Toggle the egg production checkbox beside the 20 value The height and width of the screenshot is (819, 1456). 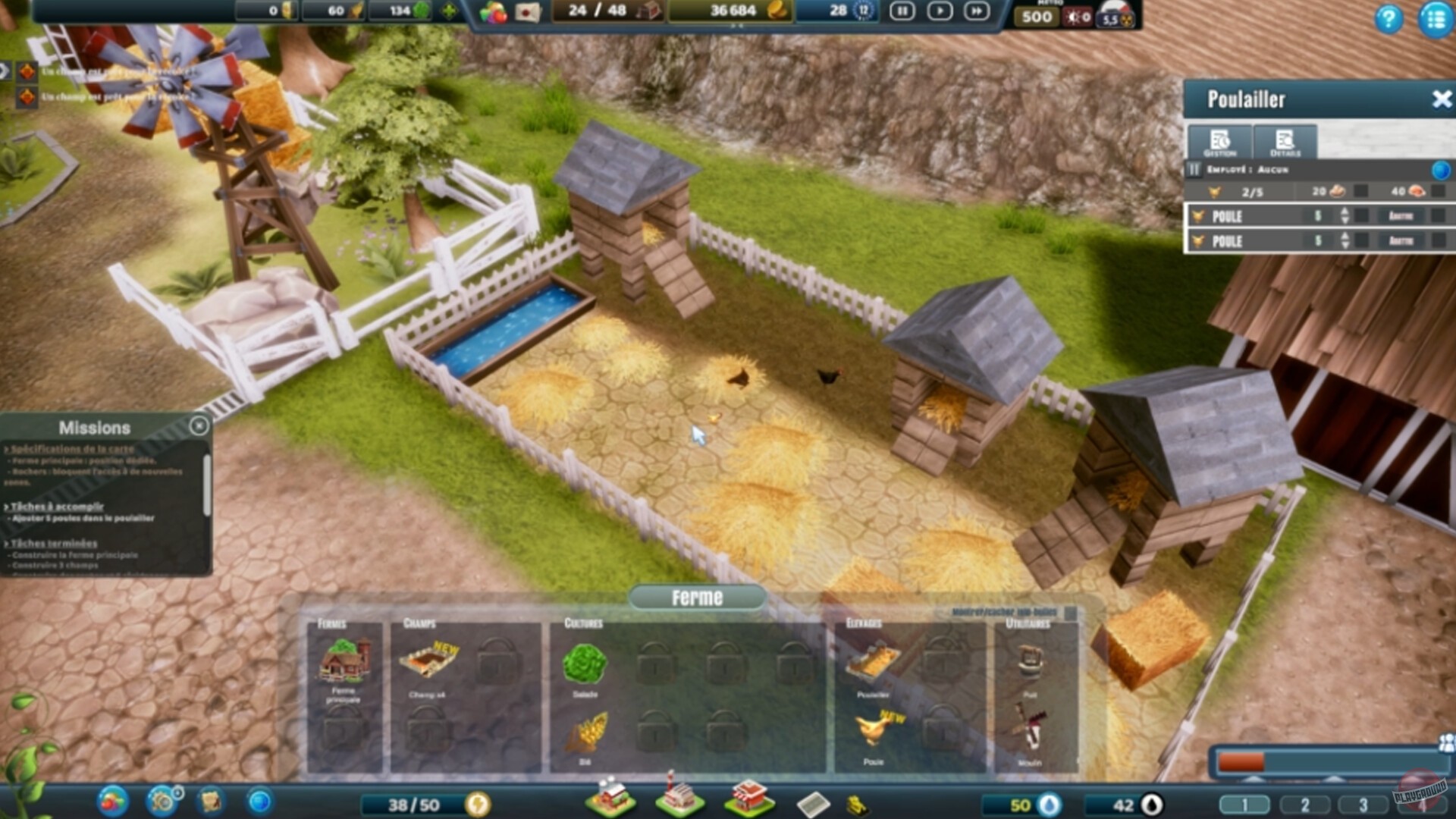tap(1362, 191)
